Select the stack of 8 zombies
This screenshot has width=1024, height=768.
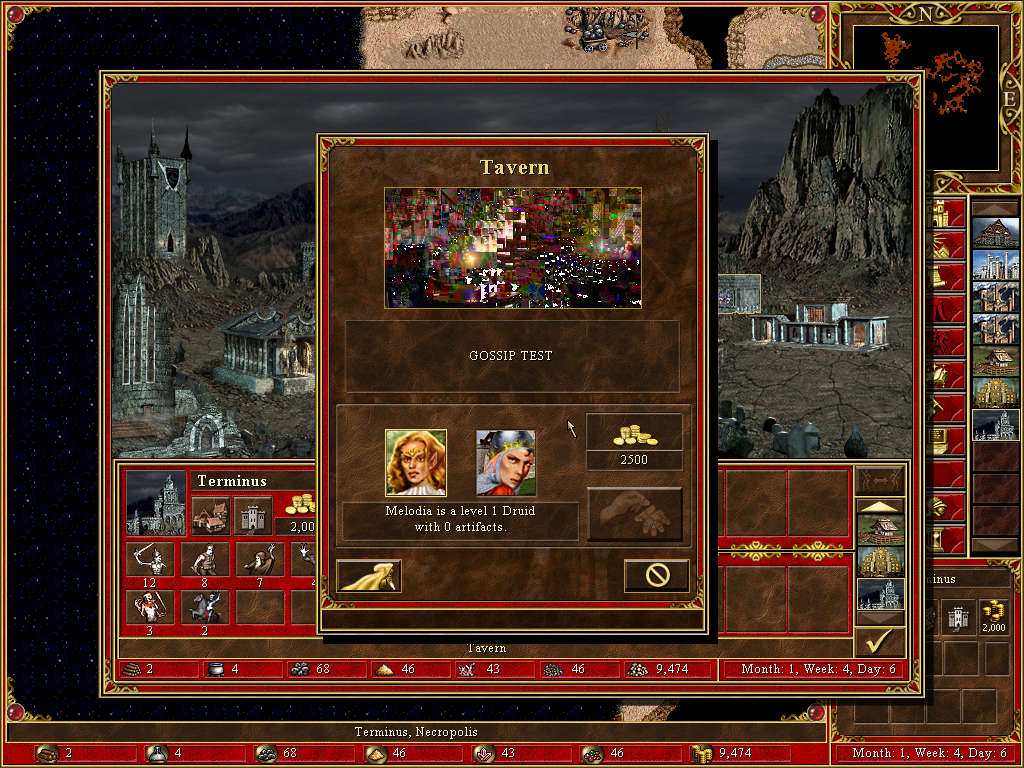pyautogui.click(x=205, y=560)
